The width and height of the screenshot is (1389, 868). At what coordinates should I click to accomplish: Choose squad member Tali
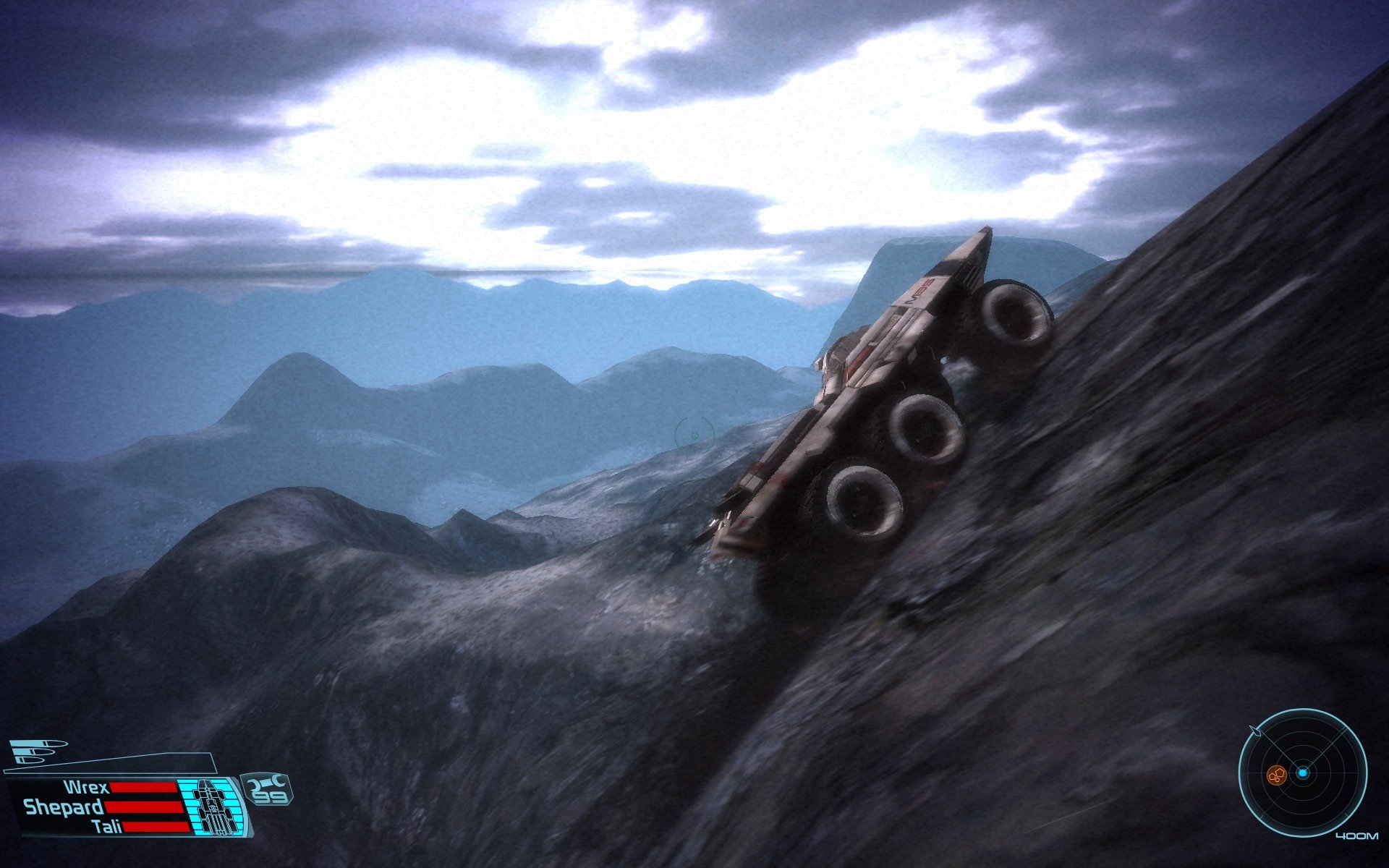107,827
